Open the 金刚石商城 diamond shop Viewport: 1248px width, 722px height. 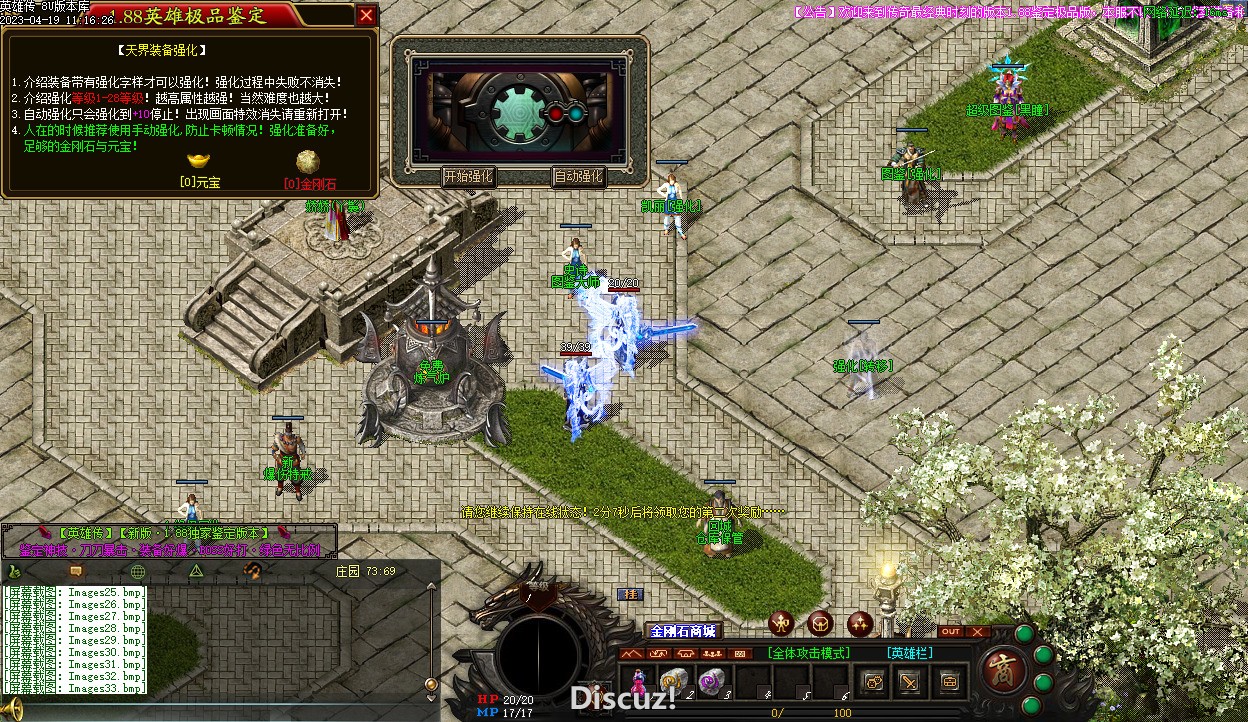pos(683,631)
